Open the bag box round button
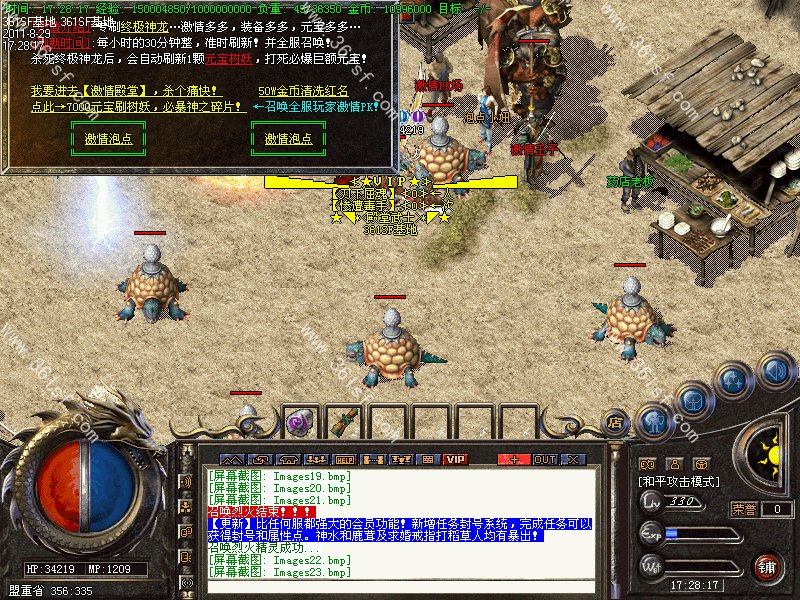This screenshot has height=600, width=800. point(692,399)
